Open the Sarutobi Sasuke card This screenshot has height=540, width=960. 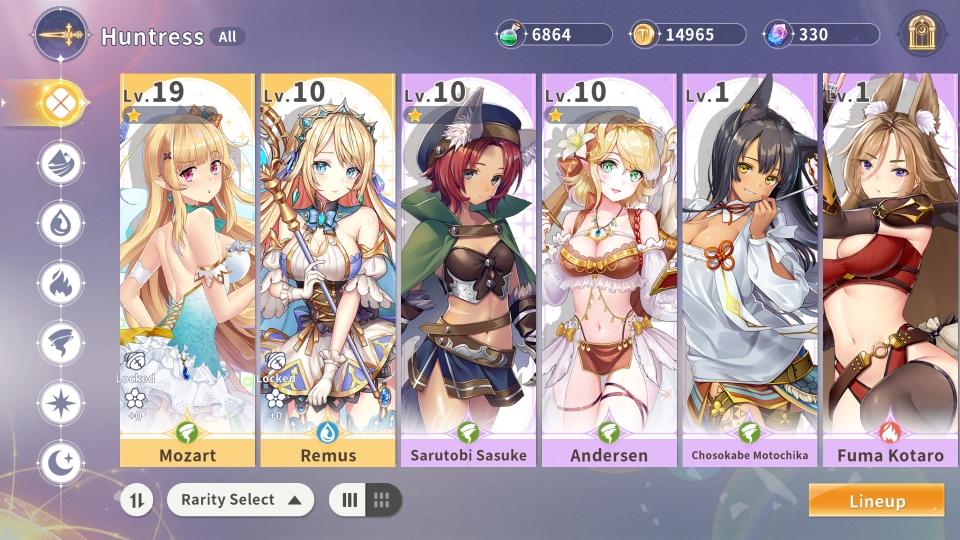(x=468, y=270)
